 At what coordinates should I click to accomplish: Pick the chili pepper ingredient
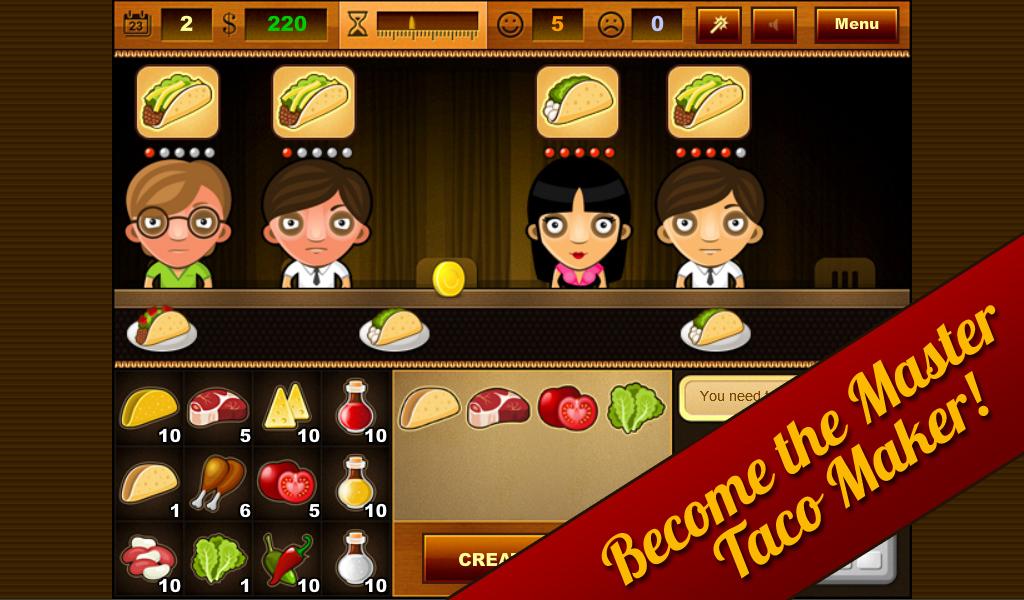[286, 557]
